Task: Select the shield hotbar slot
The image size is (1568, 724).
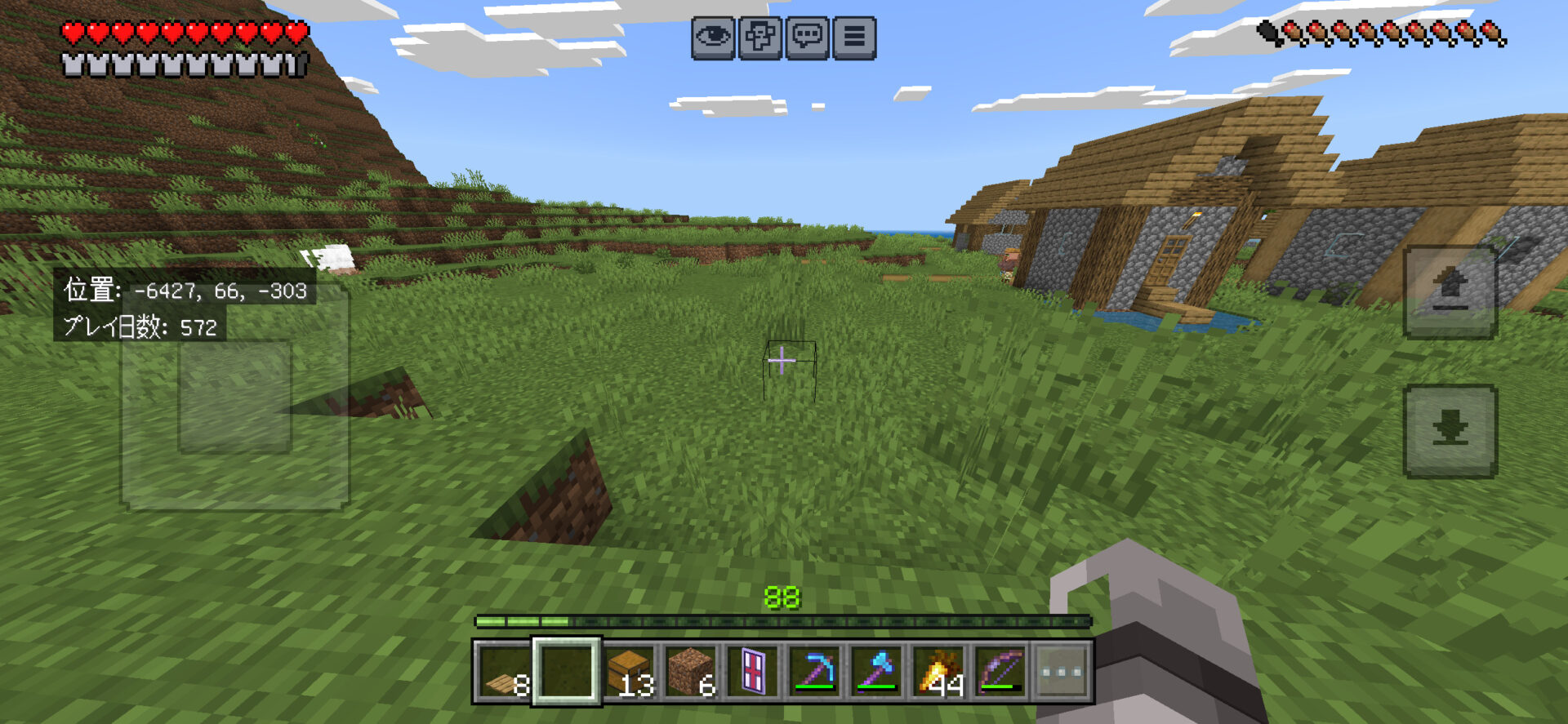Action: (x=753, y=673)
